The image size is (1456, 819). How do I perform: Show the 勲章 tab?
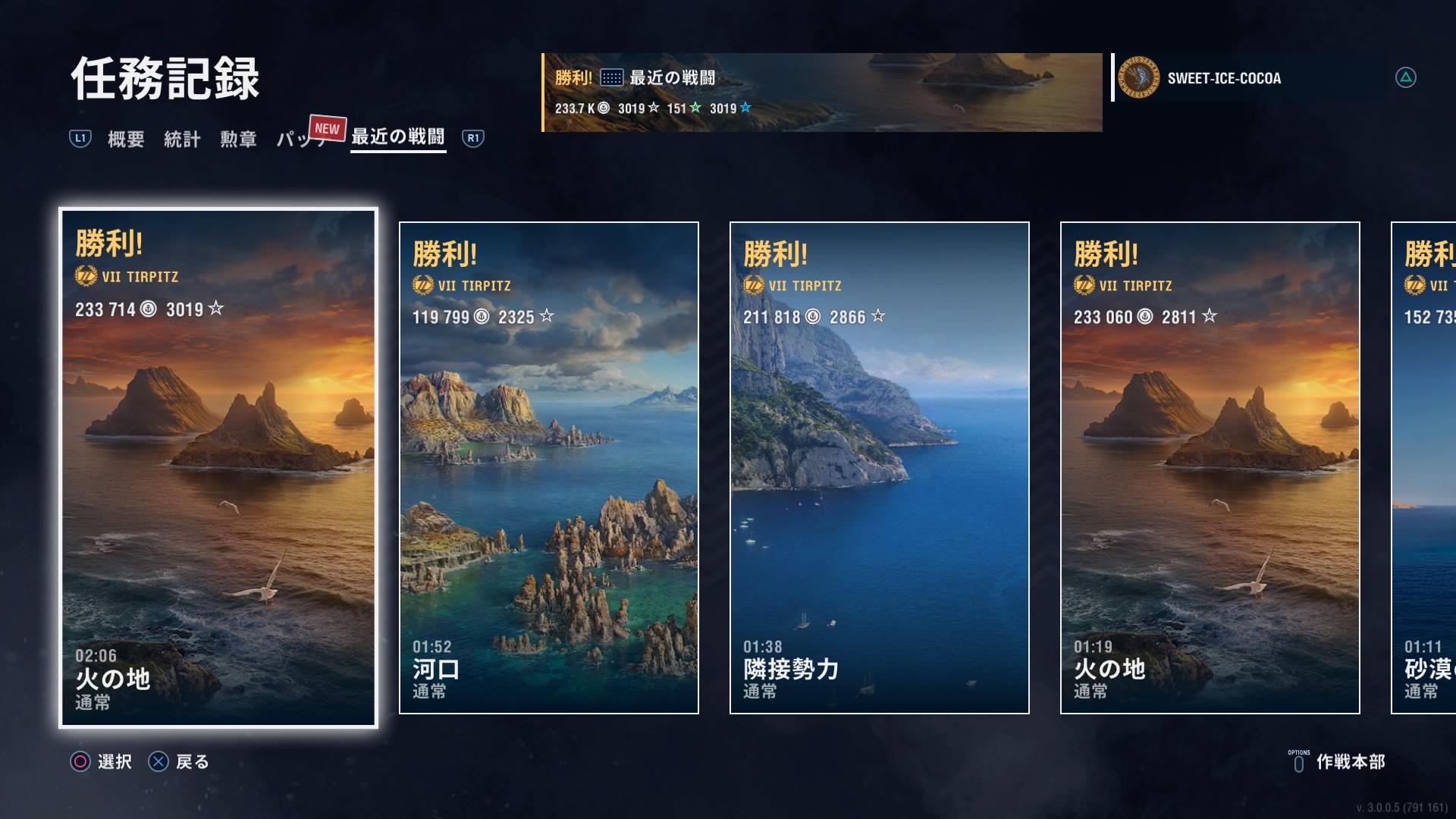238,139
